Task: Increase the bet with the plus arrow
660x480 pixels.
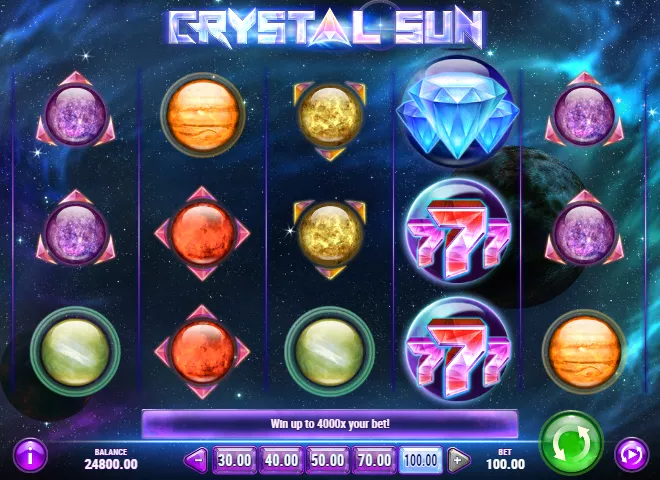Action: tap(458, 461)
